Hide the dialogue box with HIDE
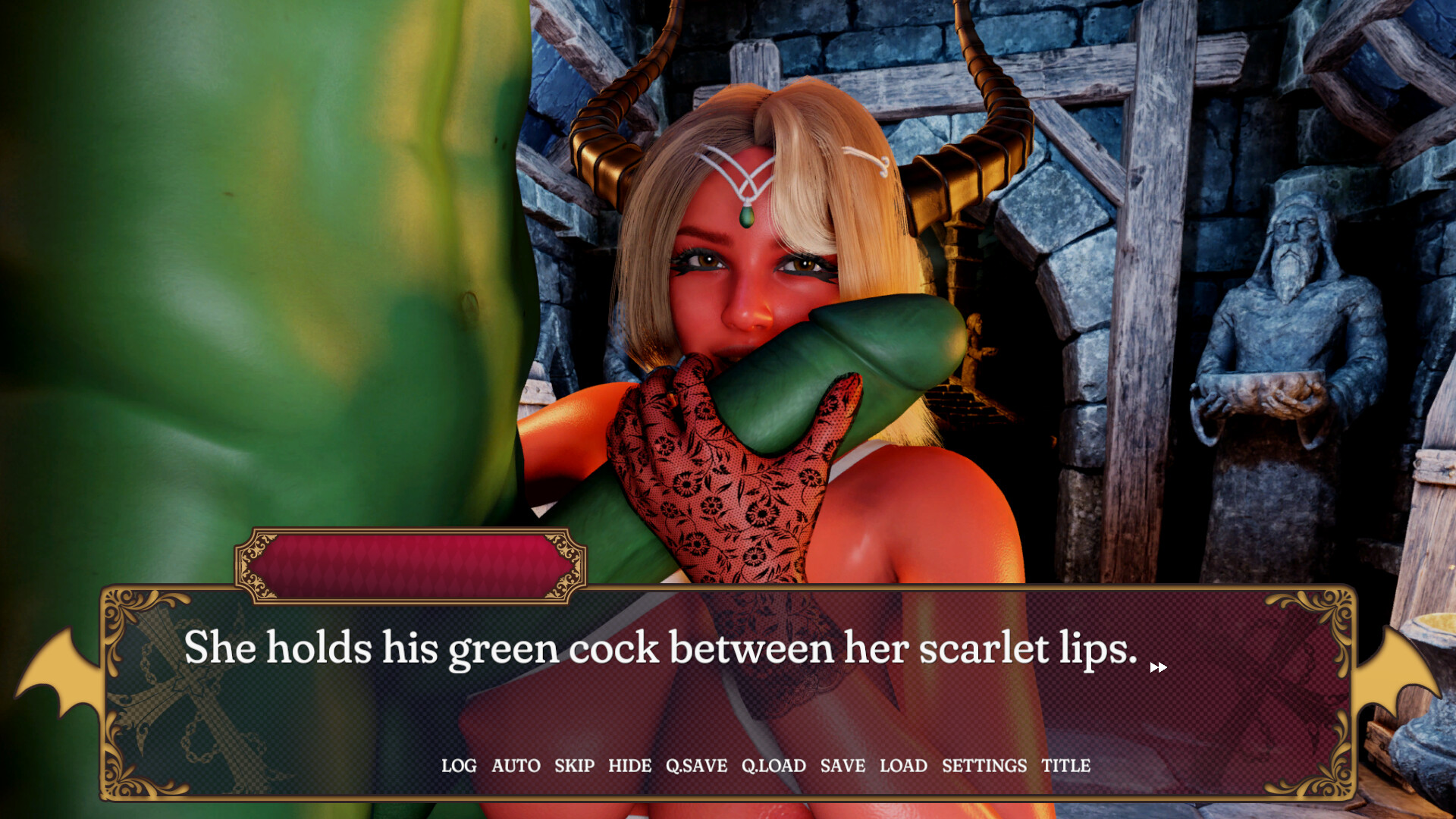 [x=629, y=766]
